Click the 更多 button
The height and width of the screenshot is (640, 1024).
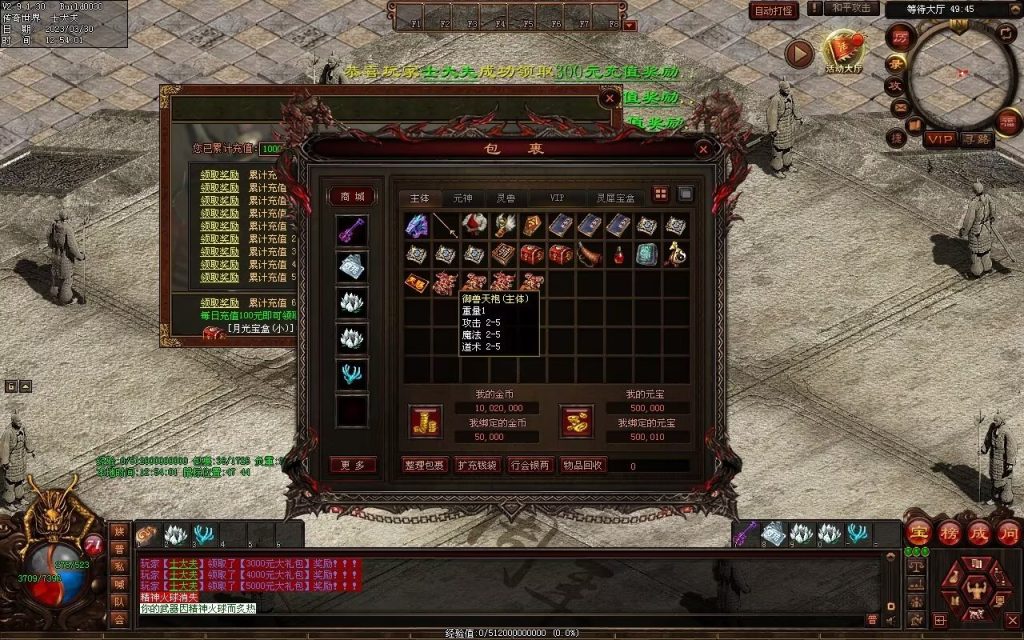(x=352, y=465)
